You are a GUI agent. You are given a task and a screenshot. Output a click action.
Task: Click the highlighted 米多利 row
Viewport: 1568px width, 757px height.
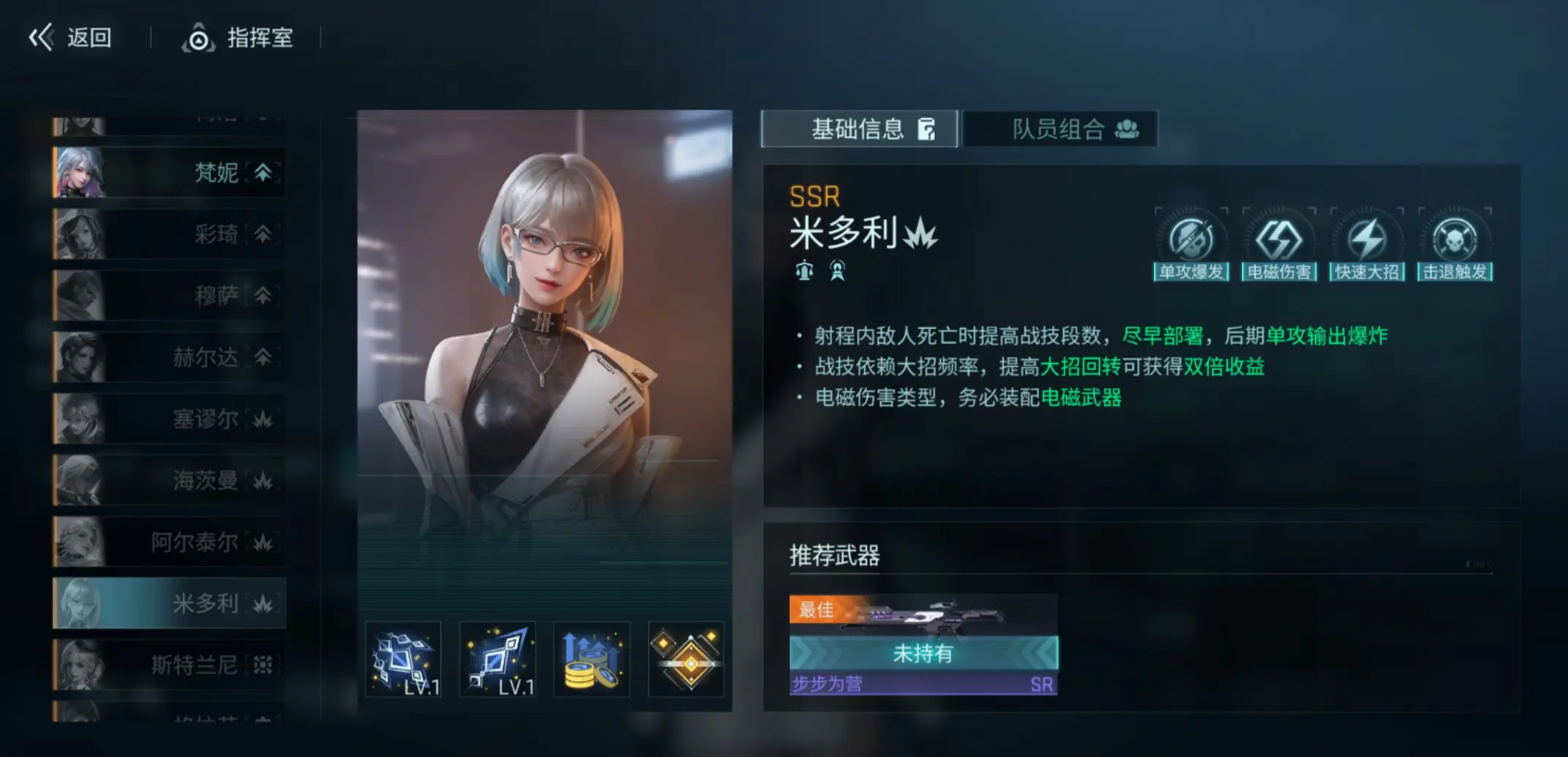coord(169,603)
